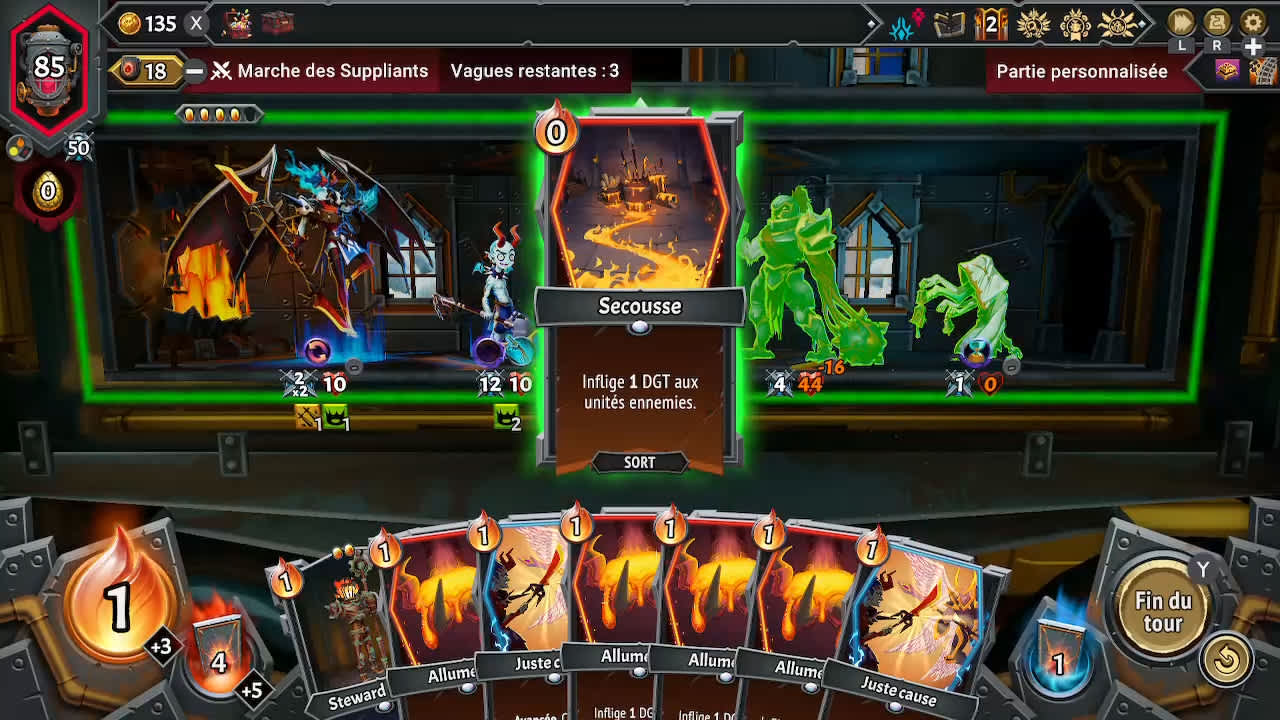Select the SORT label on the Secousse card
Screen dimensions: 1280x720
pos(639,462)
